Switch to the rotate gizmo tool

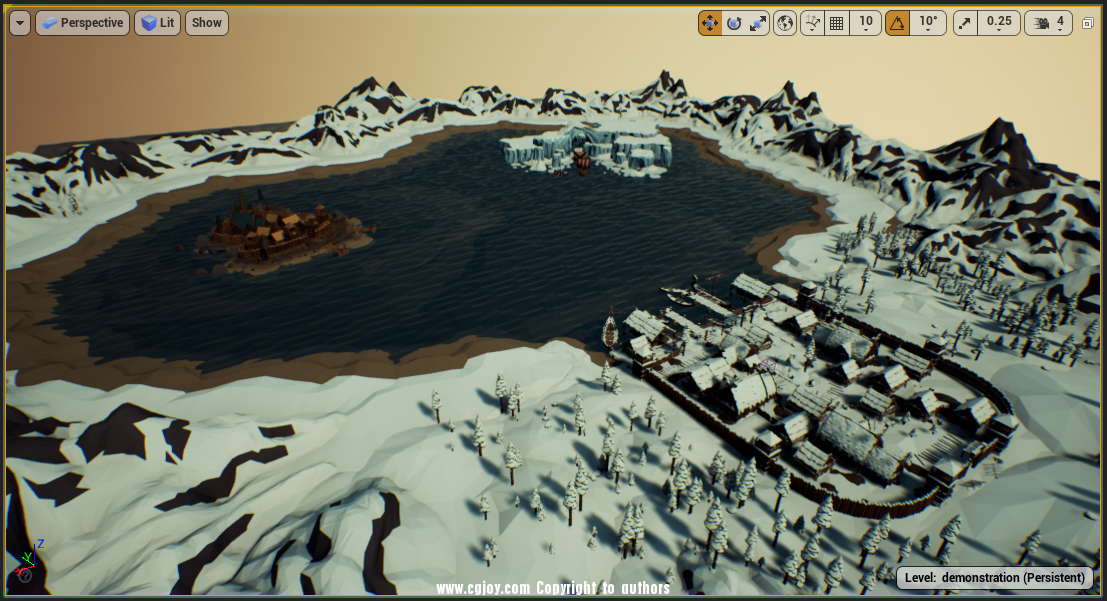coord(734,23)
